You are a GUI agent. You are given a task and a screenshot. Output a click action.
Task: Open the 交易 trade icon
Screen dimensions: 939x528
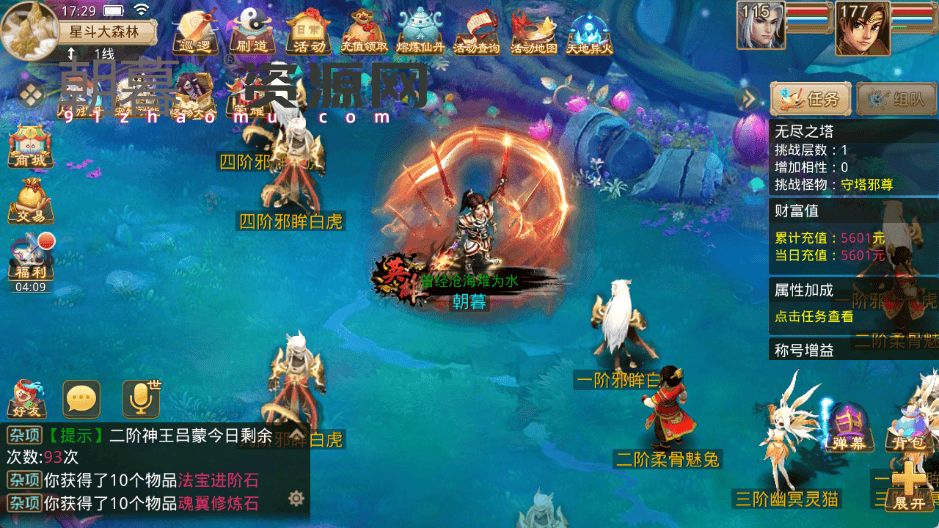pyautogui.click(x=29, y=202)
